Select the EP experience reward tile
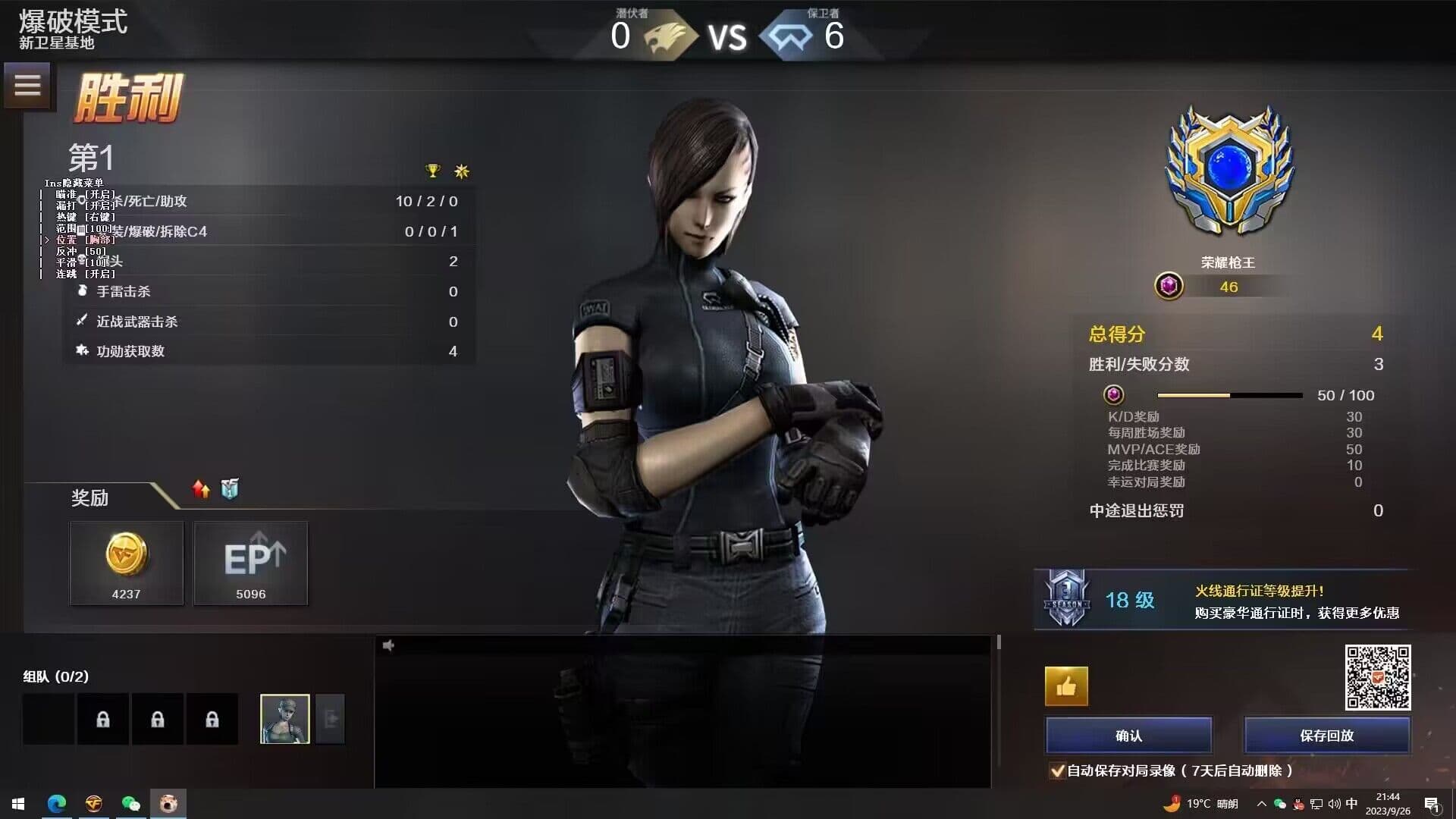 coord(251,563)
